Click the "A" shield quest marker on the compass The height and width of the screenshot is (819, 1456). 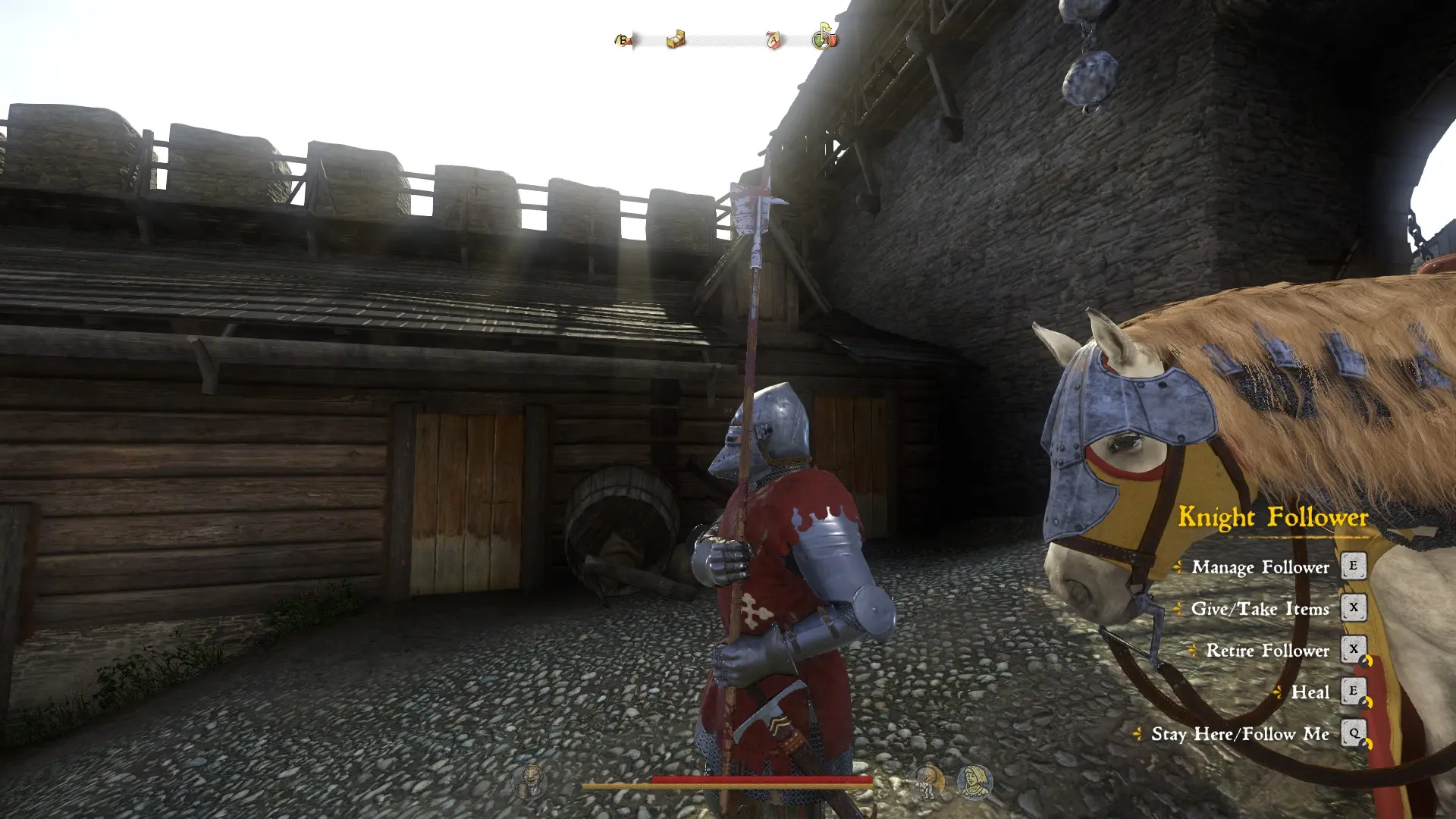[773, 41]
